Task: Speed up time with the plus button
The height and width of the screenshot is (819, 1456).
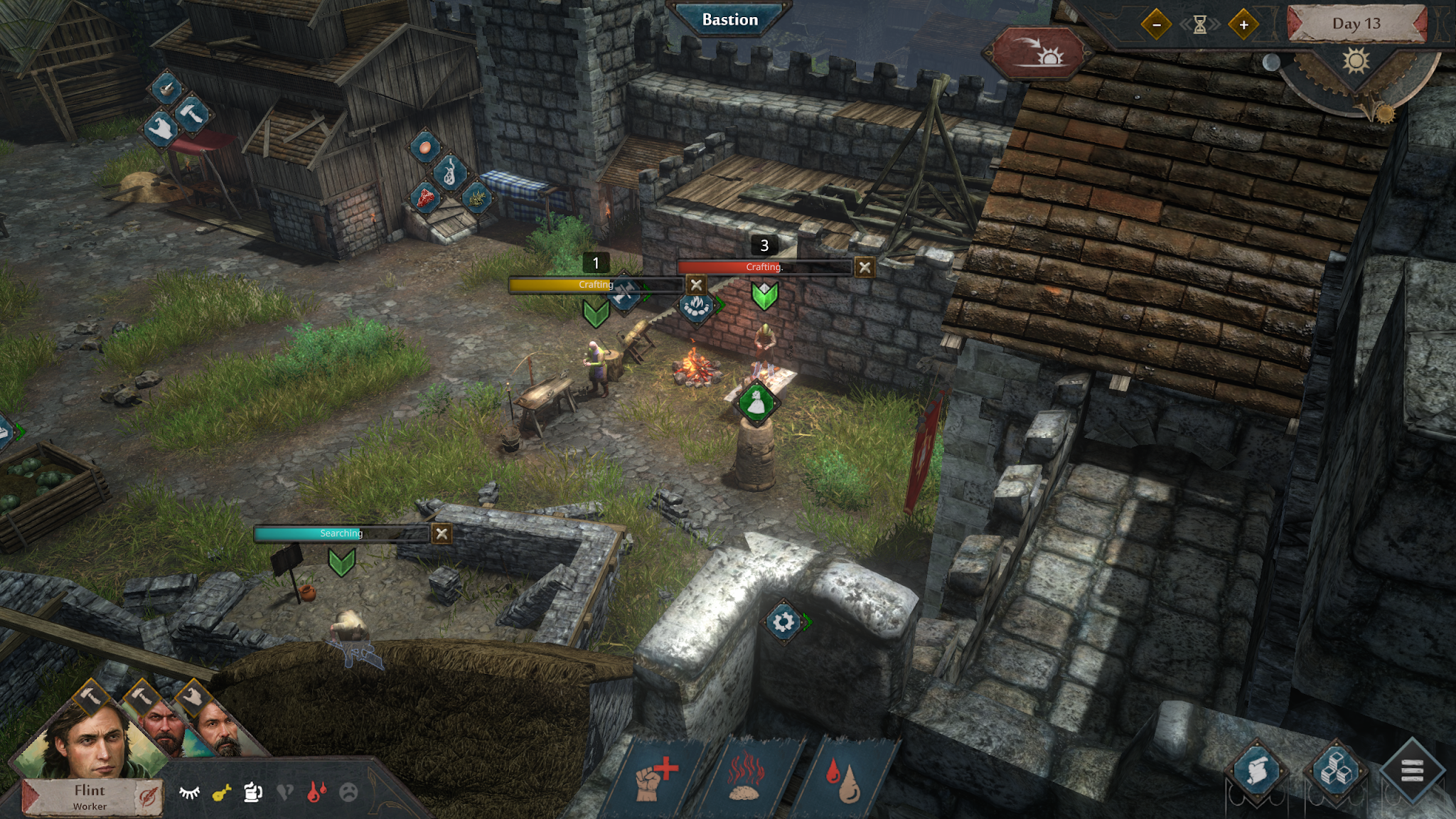Action: click(1243, 25)
